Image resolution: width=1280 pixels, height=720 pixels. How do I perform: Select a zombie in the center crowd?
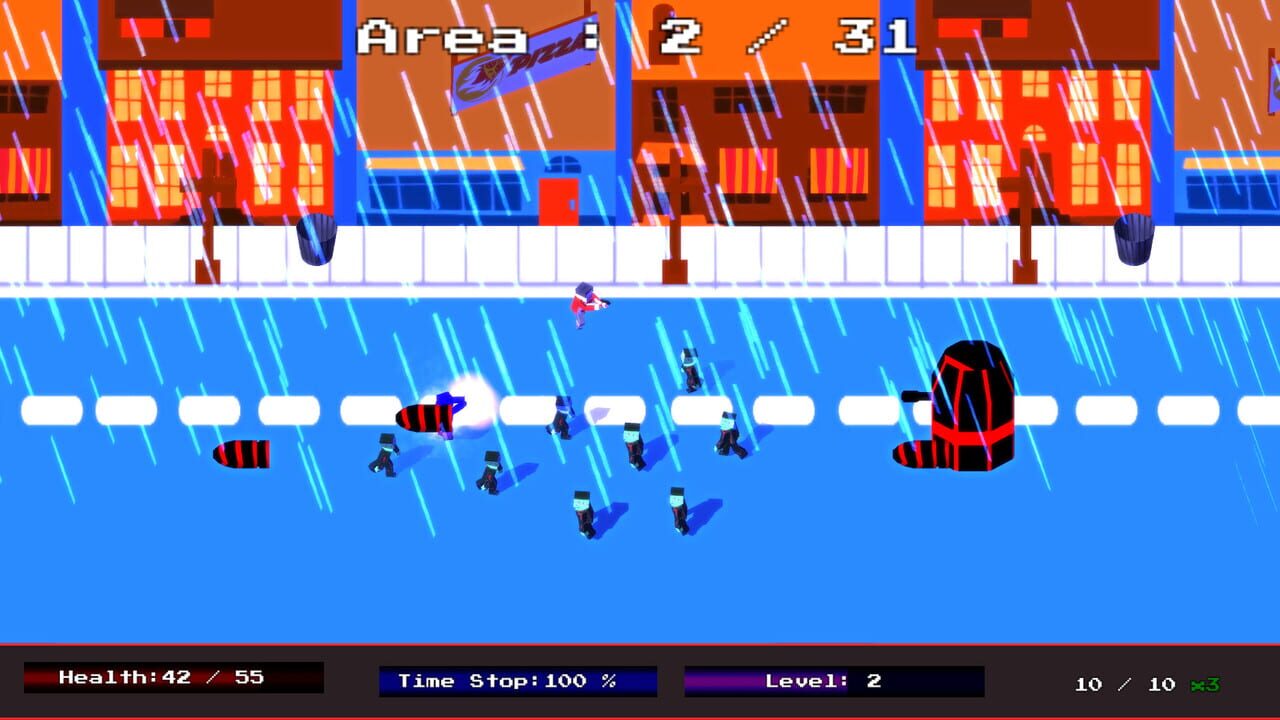click(x=630, y=440)
